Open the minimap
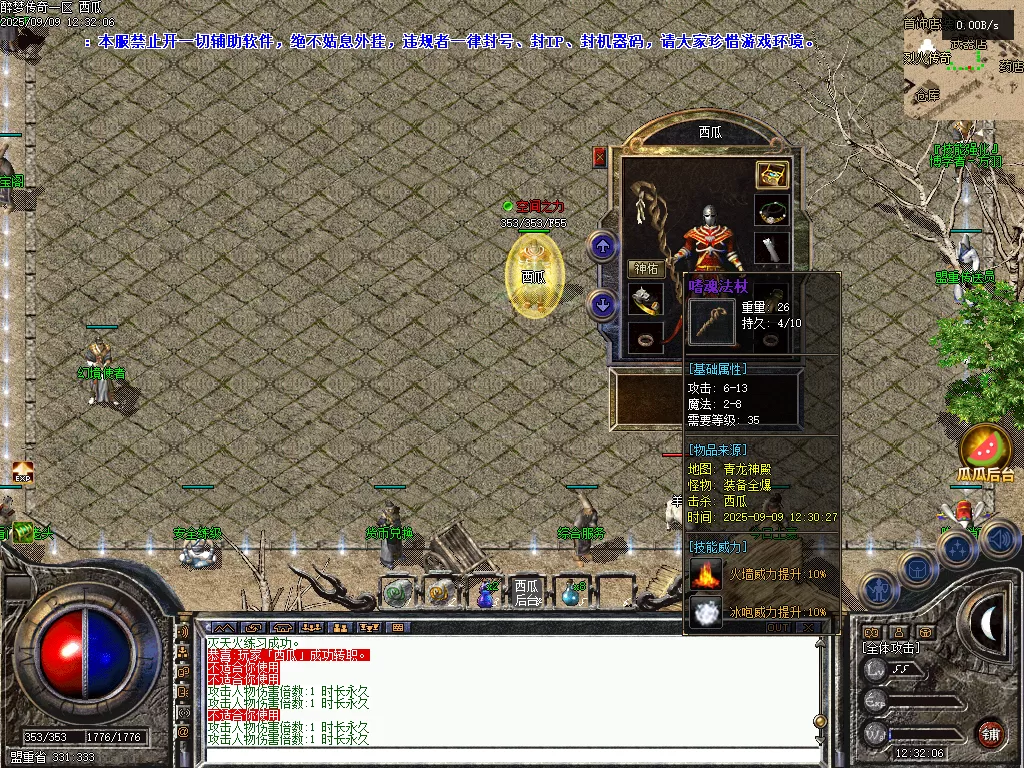 tap(963, 60)
